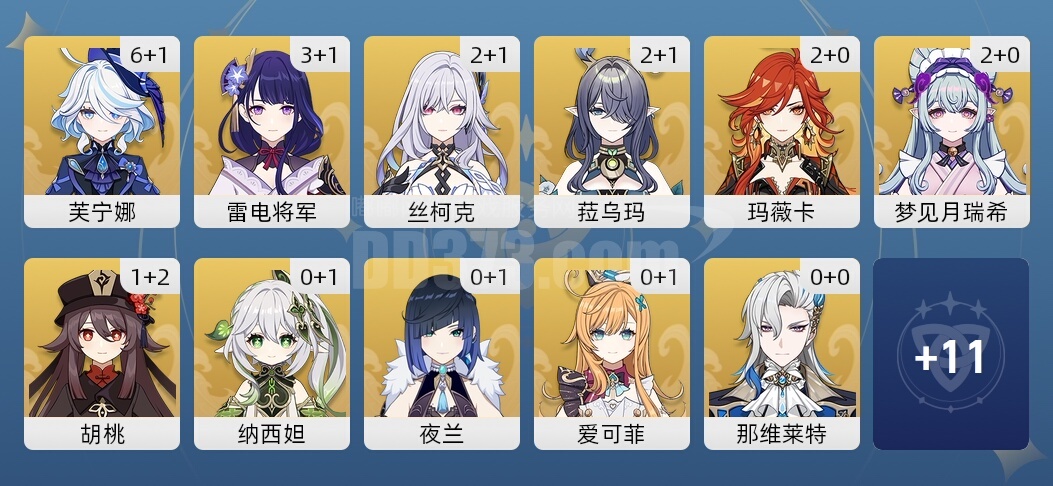Open the 丝柯克 character card

coord(442,132)
